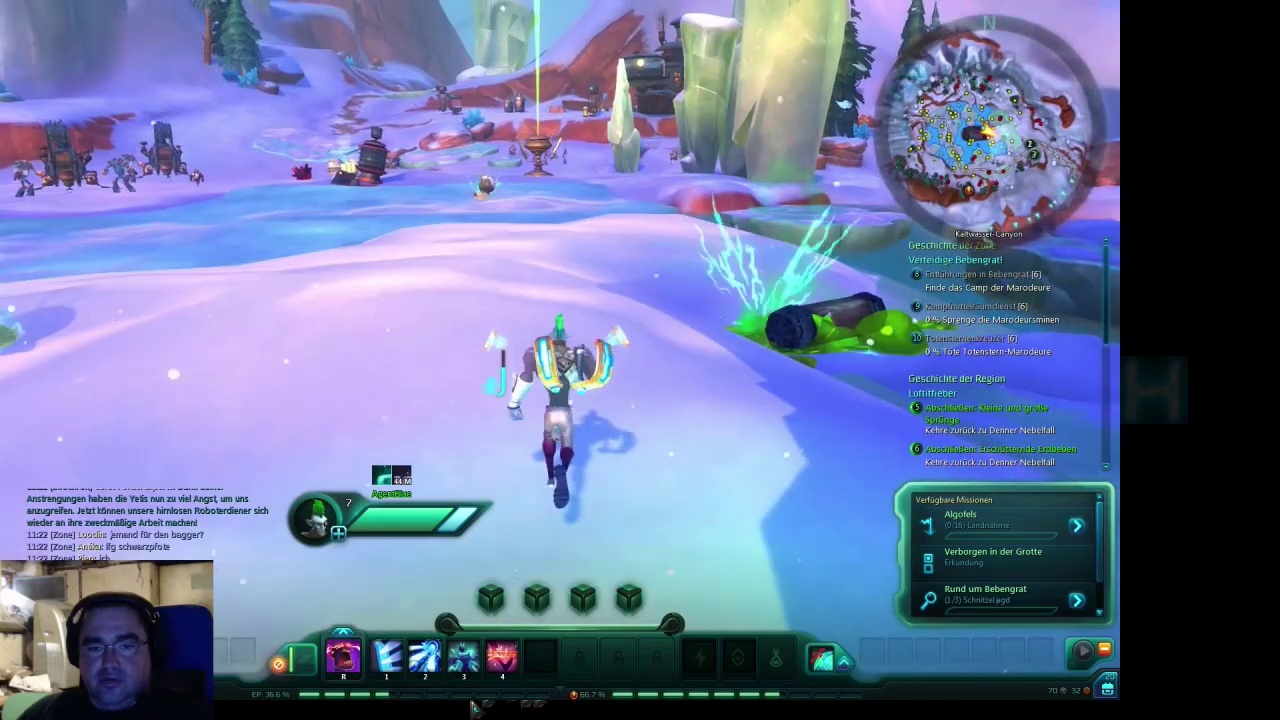Click the arrow button beside Algofels
This screenshot has width=1280, height=720.
pyautogui.click(x=1077, y=525)
